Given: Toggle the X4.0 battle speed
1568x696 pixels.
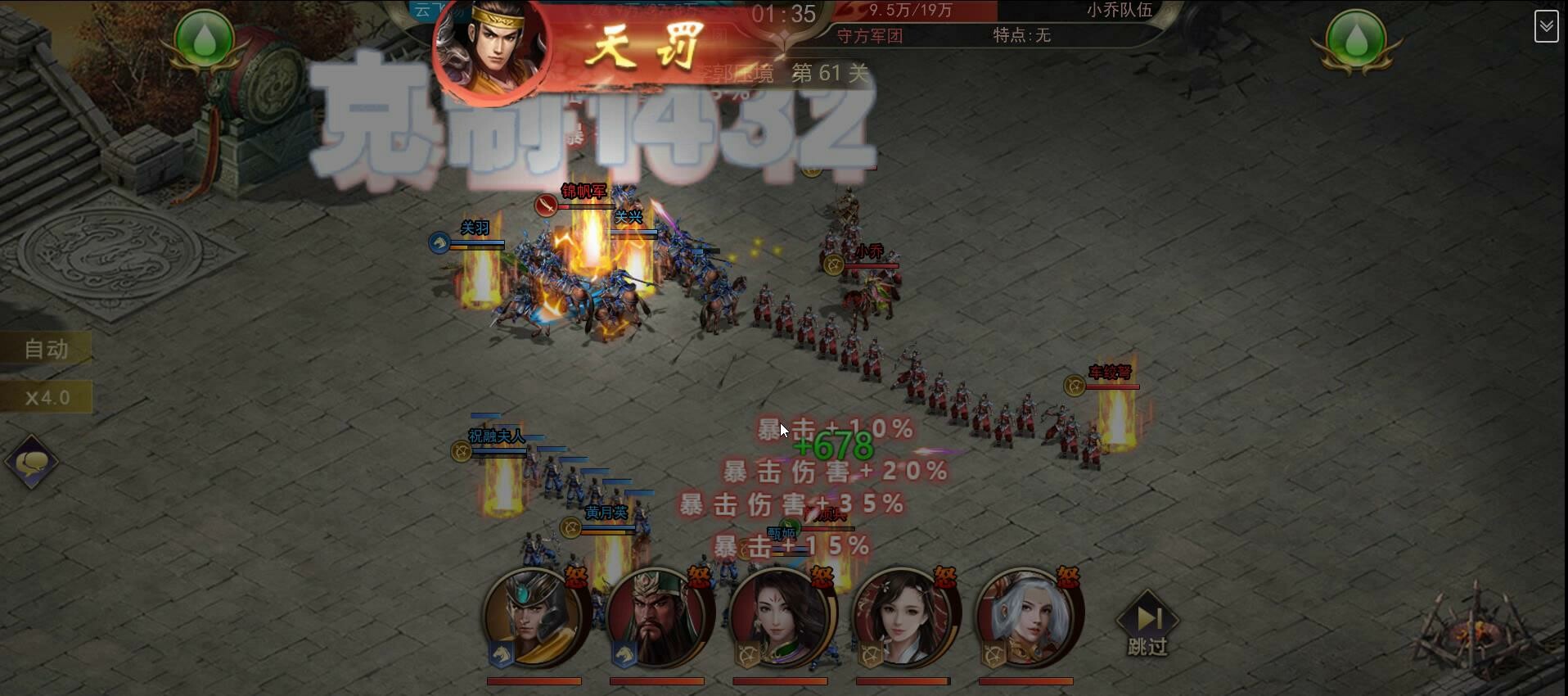Looking at the screenshot, I should click(x=47, y=397).
